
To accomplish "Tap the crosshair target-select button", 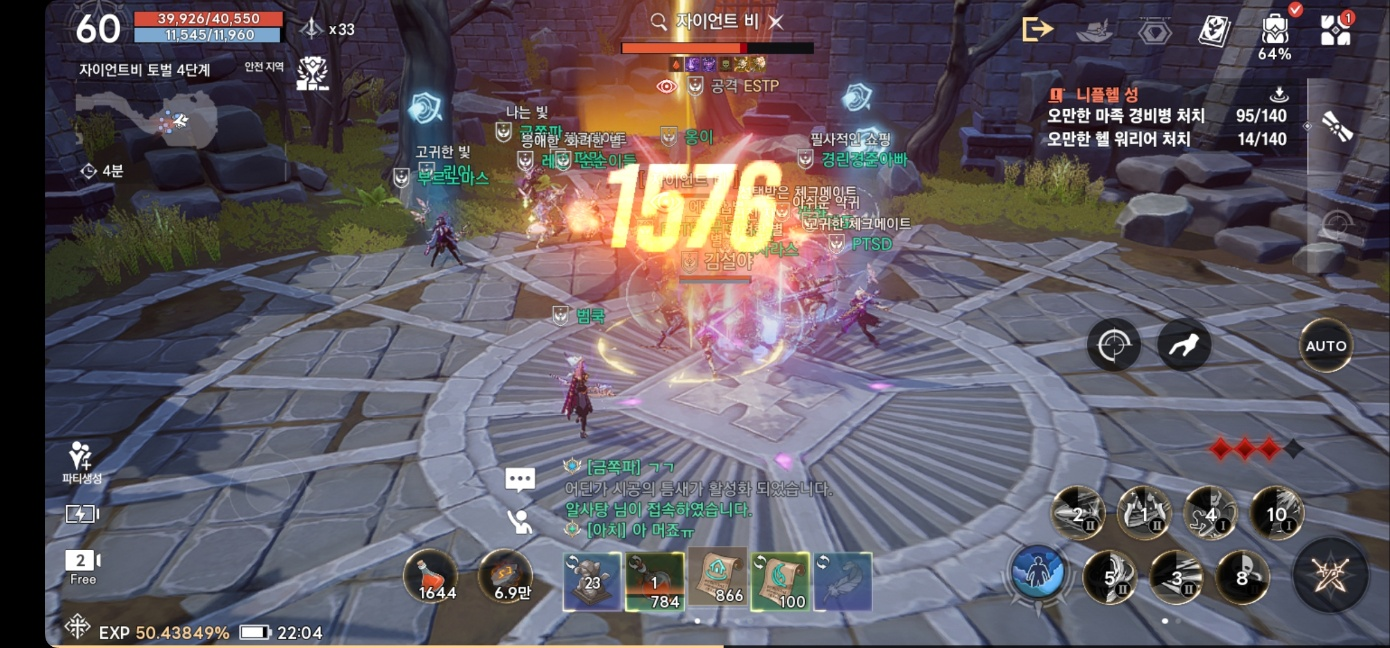I will pos(1113,346).
